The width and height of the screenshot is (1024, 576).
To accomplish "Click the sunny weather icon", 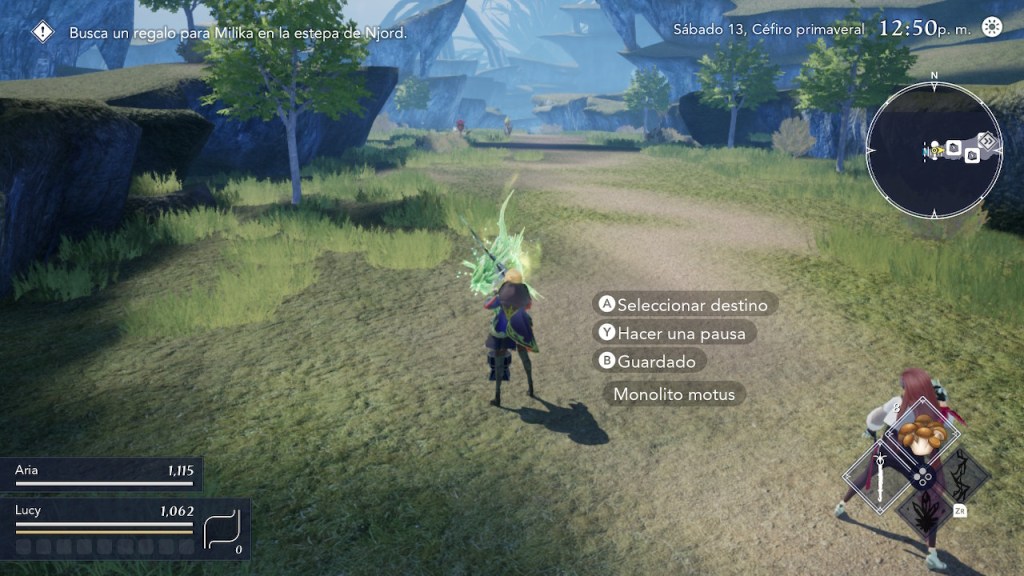I will click(x=991, y=27).
